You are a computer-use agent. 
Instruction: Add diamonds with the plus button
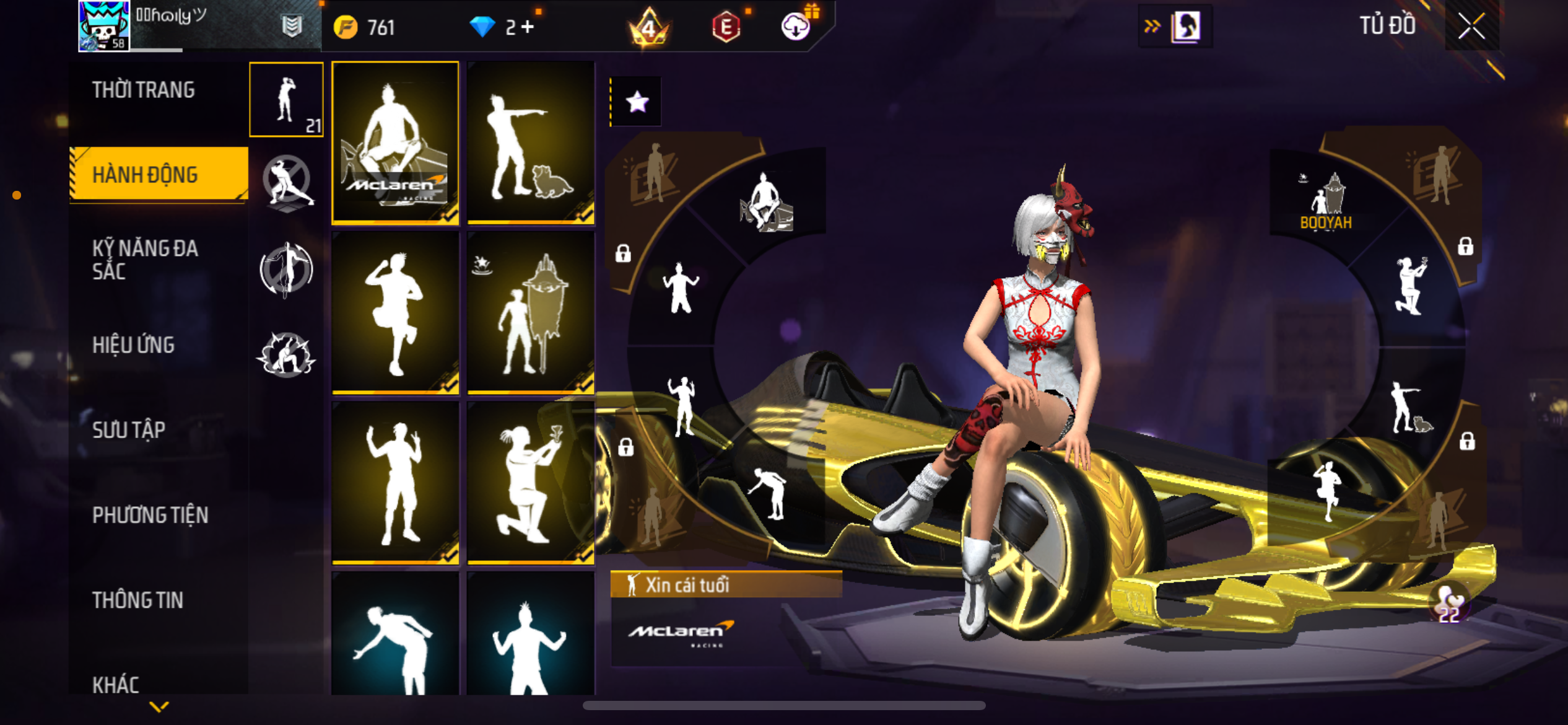click(x=528, y=27)
